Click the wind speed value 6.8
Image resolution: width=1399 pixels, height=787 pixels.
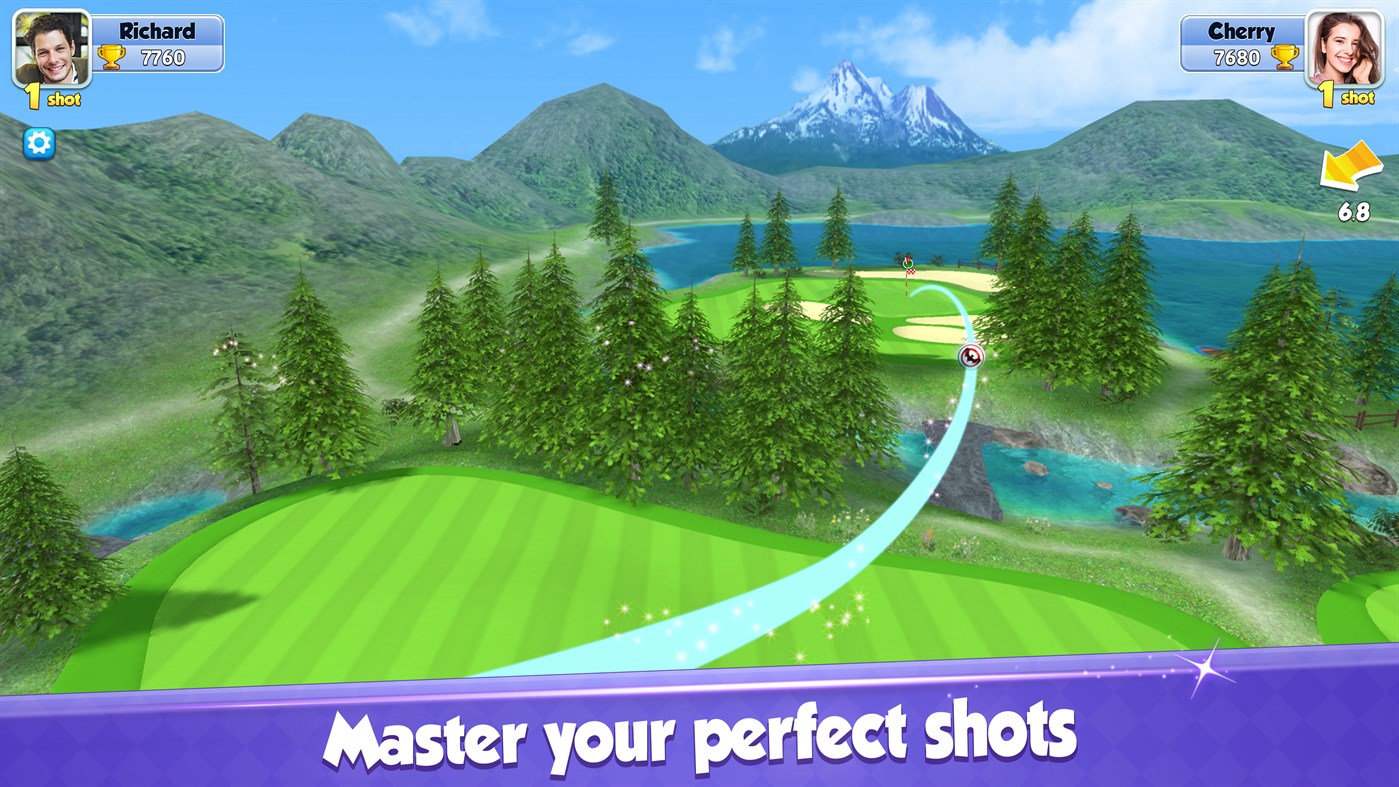pos(1354,213)
